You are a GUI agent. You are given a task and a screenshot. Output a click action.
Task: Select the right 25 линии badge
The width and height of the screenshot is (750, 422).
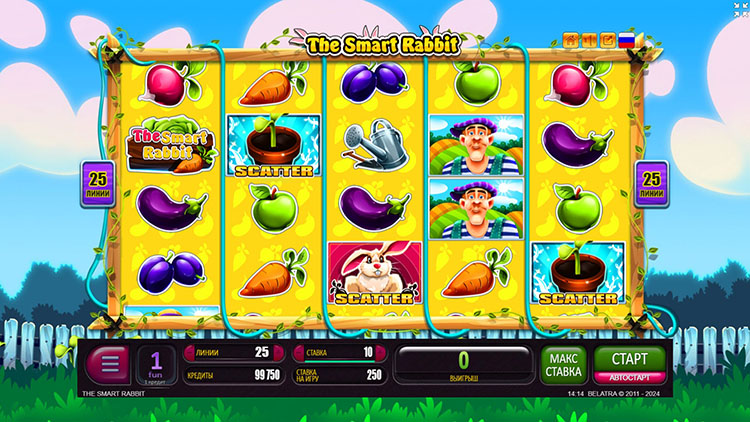click(x=651, y=183)
